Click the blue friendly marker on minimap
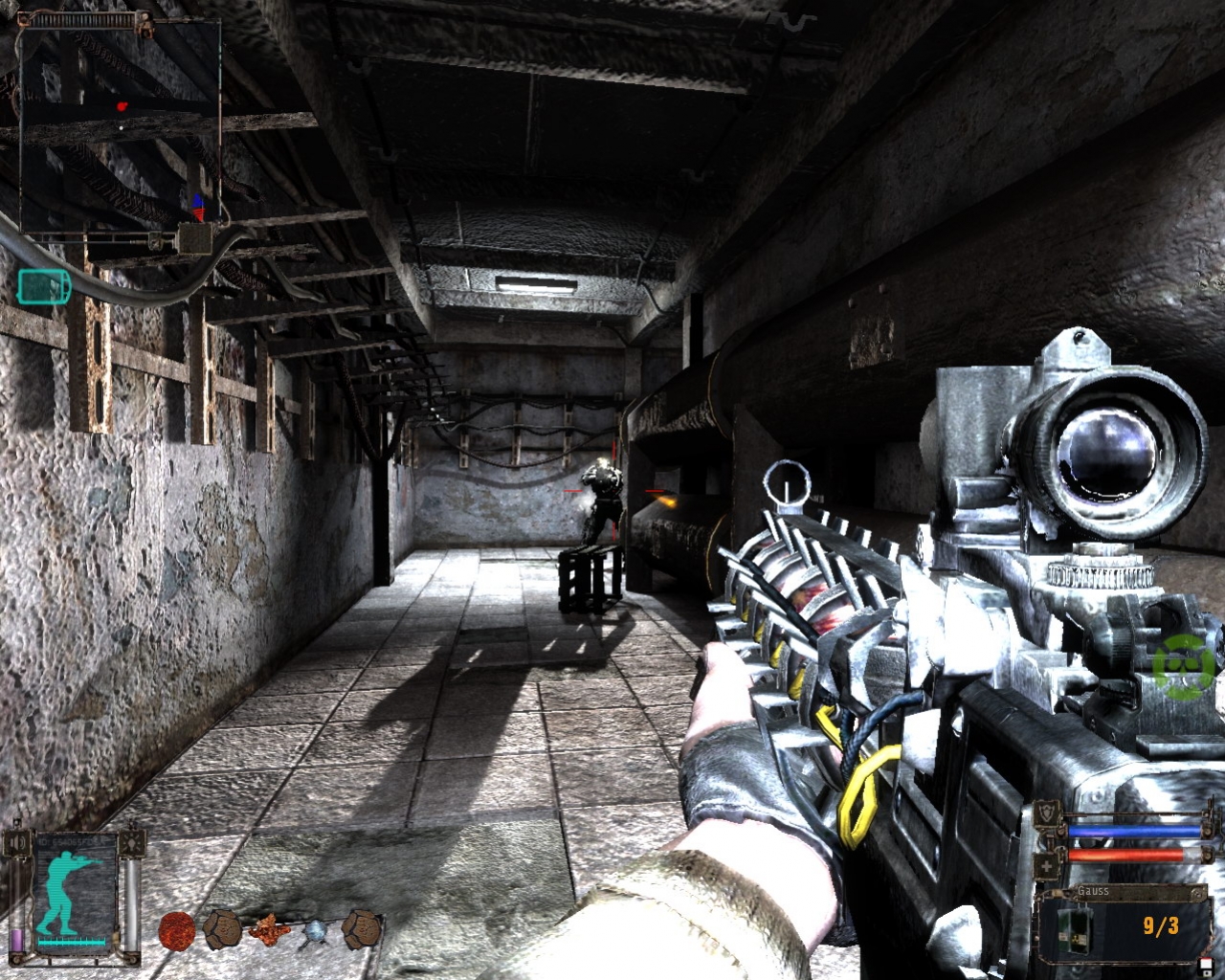 (197, 199)
